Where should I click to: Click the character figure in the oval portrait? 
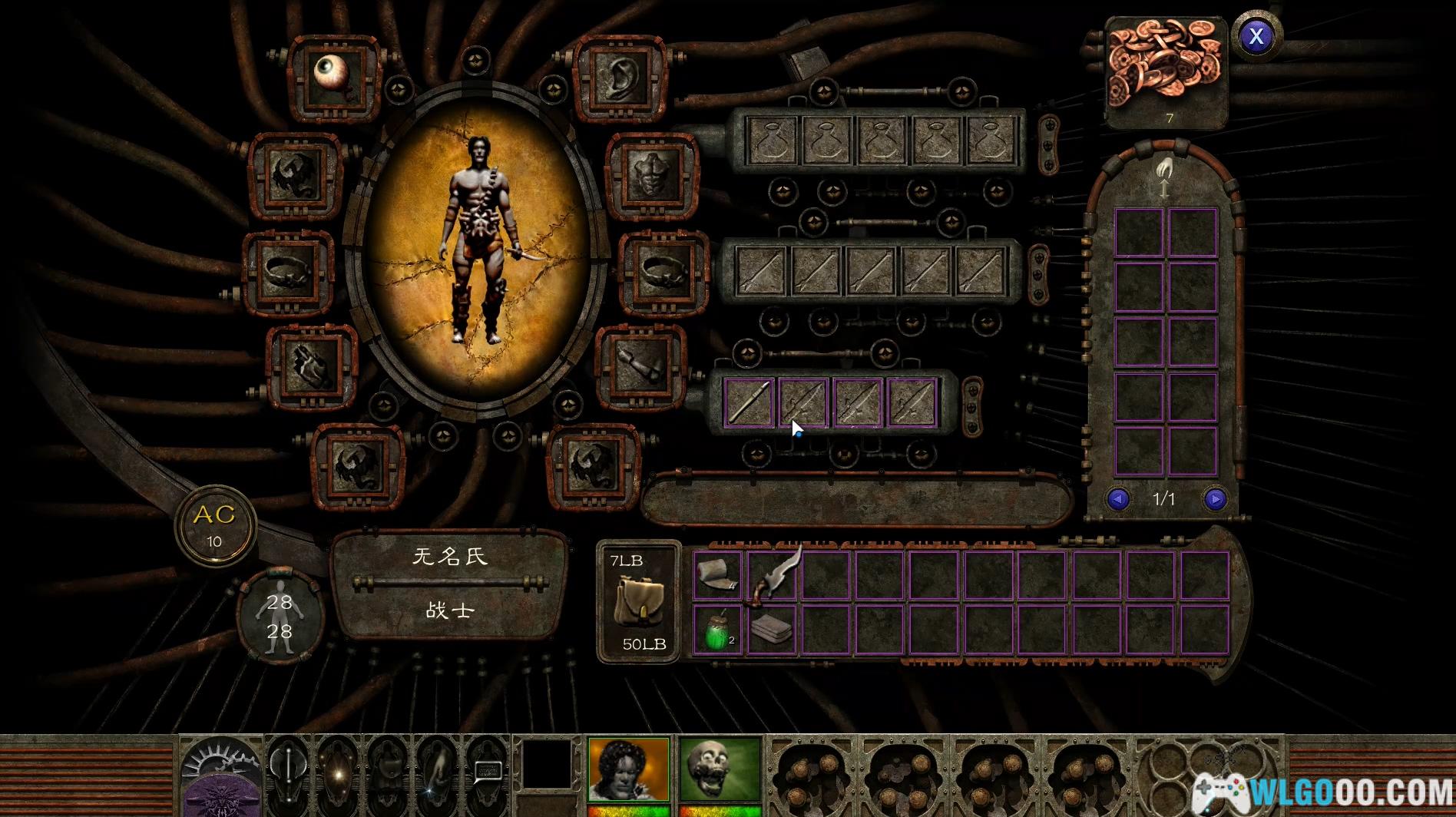point(475,238)
